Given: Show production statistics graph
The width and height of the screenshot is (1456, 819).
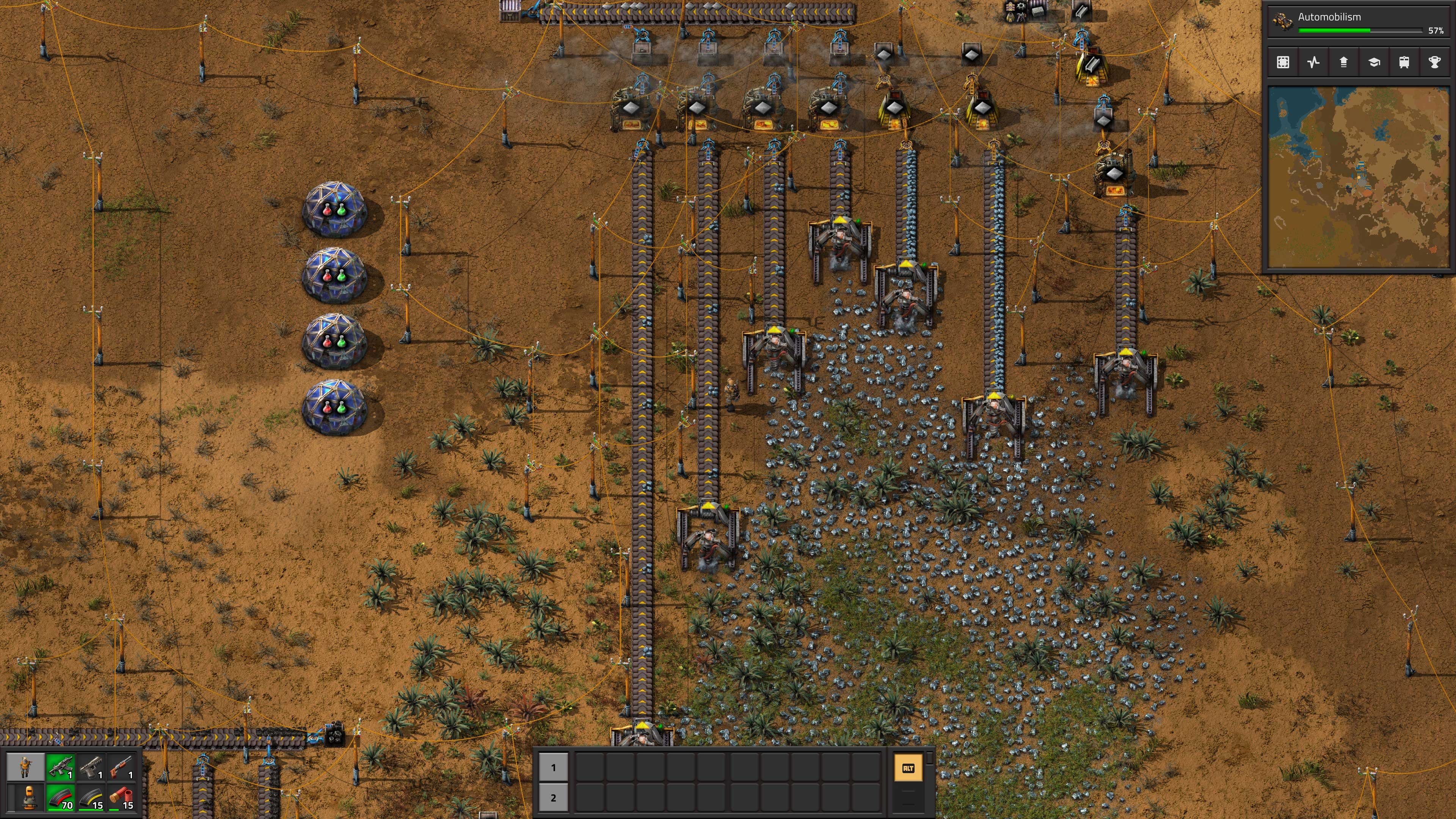Looking at the screenshot, I should 1313,62.
